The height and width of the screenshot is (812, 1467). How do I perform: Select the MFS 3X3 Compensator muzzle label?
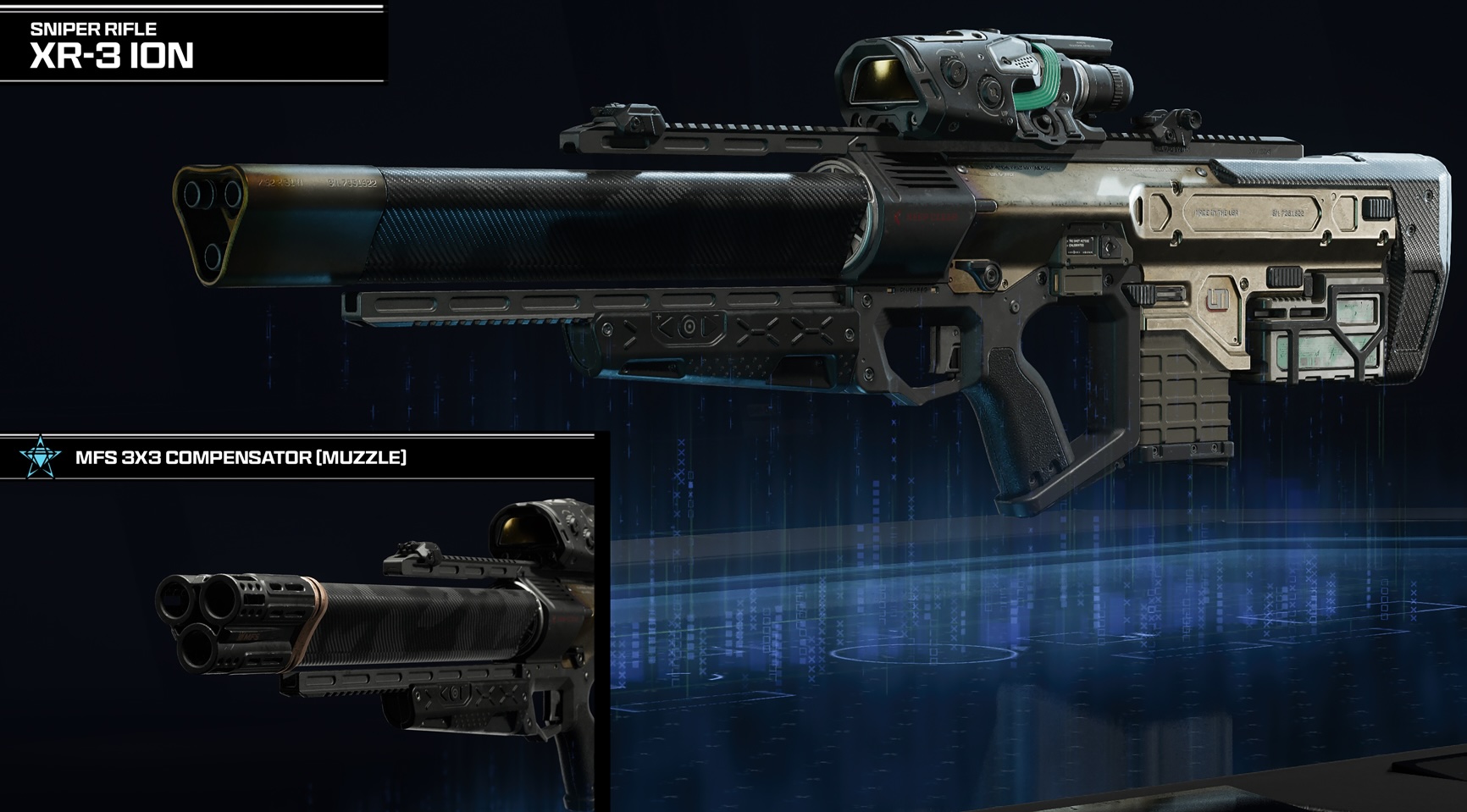[241, 458]
